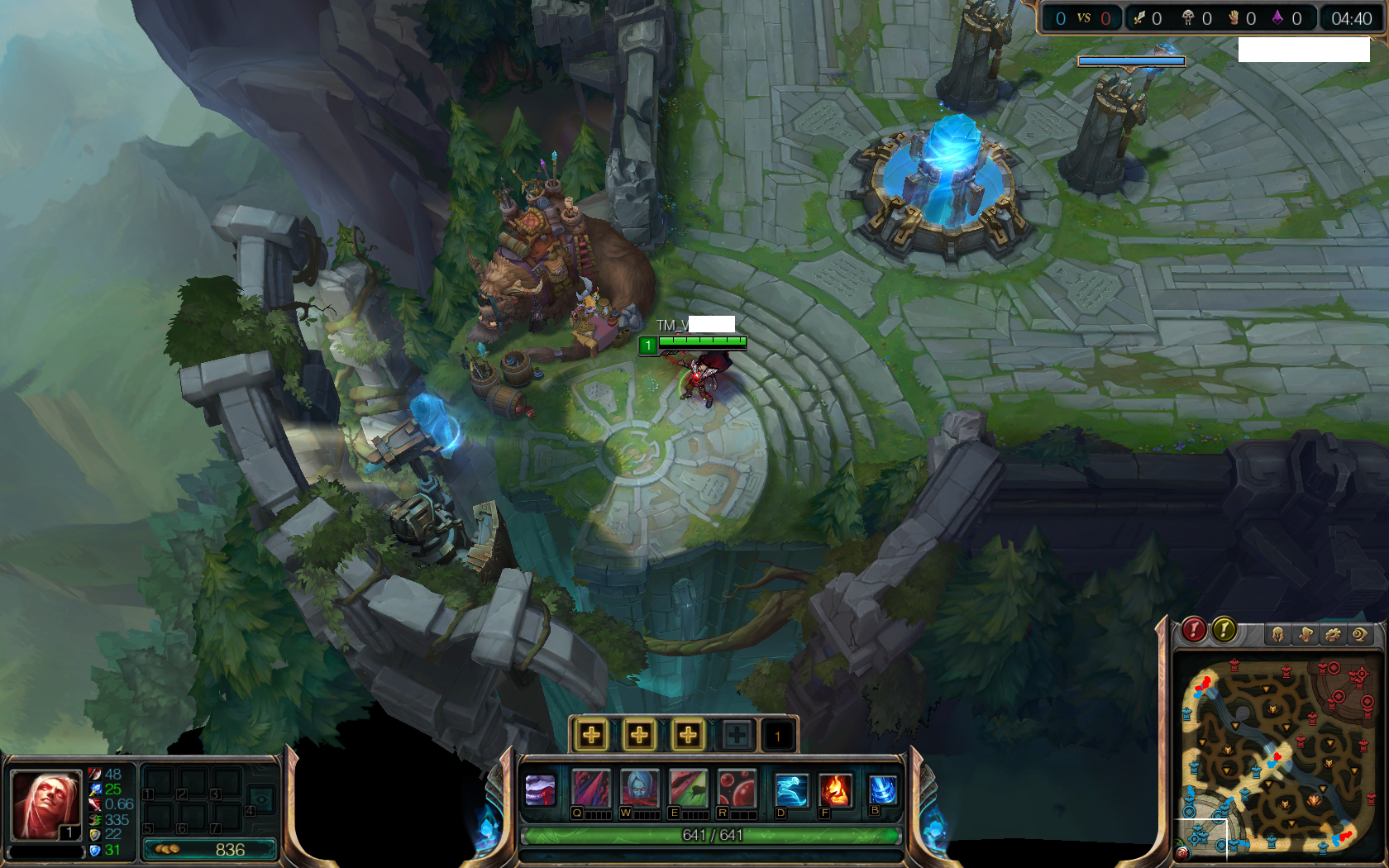Trigger the R red bubbles ultimate
1389x868 pixels.
736,788
